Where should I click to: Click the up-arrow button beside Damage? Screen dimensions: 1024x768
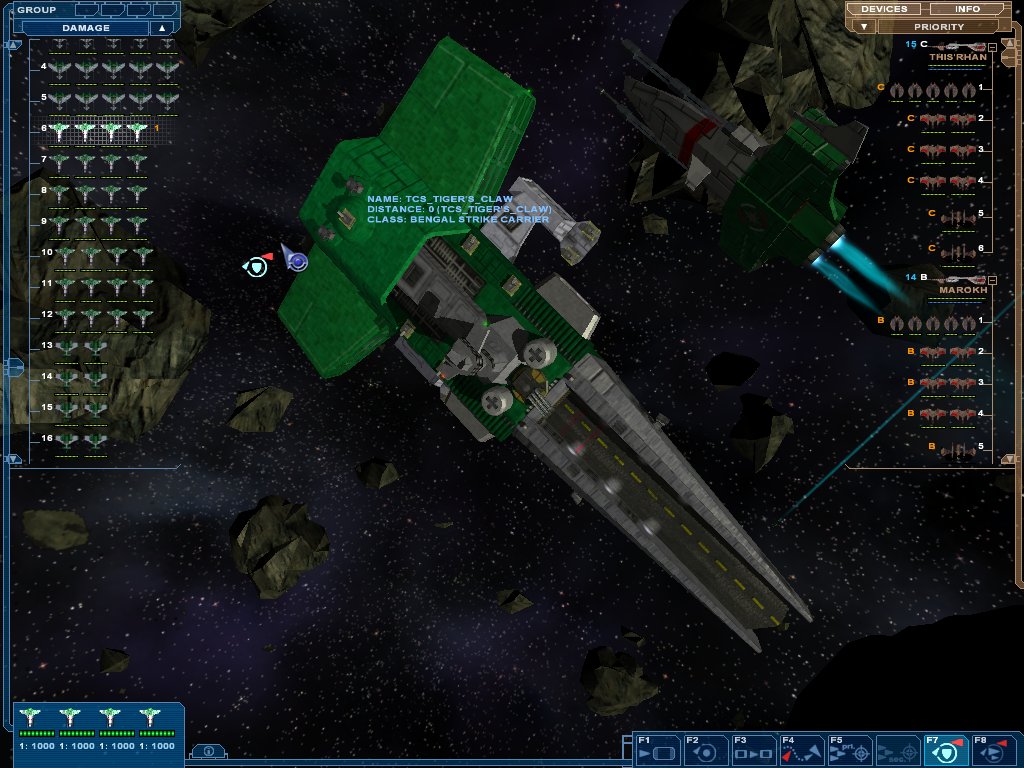click(162, 28)
